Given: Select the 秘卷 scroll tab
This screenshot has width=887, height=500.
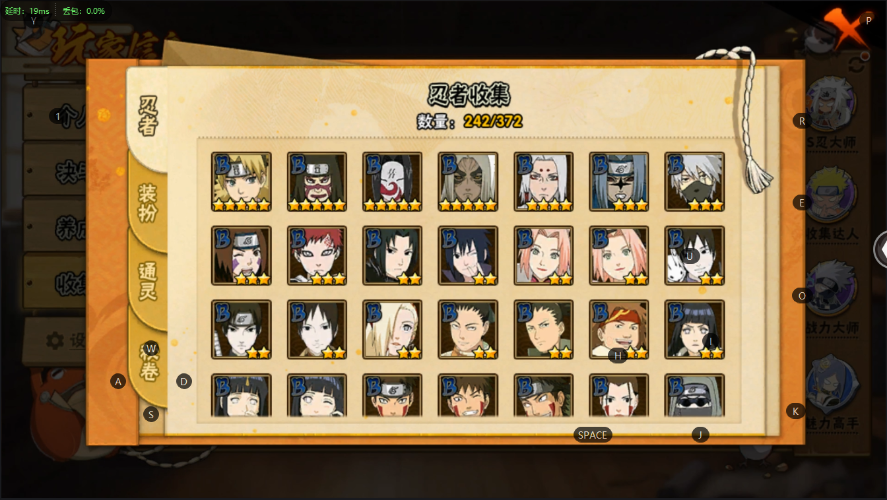Looking at the screenshot, I should click(x=148, y=360).
